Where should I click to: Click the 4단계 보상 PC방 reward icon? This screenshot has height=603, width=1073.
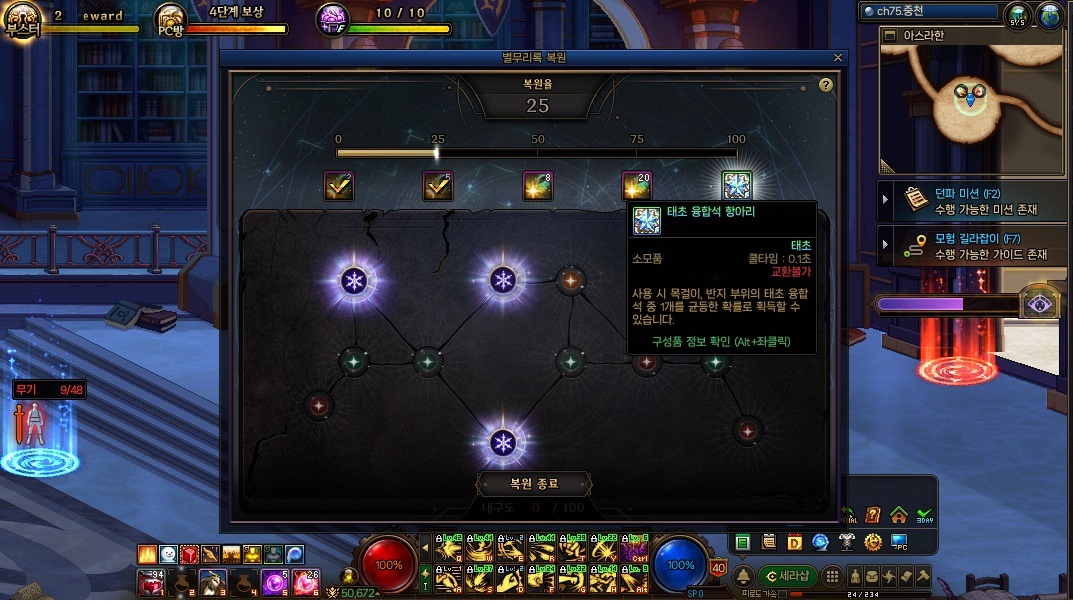171,19
